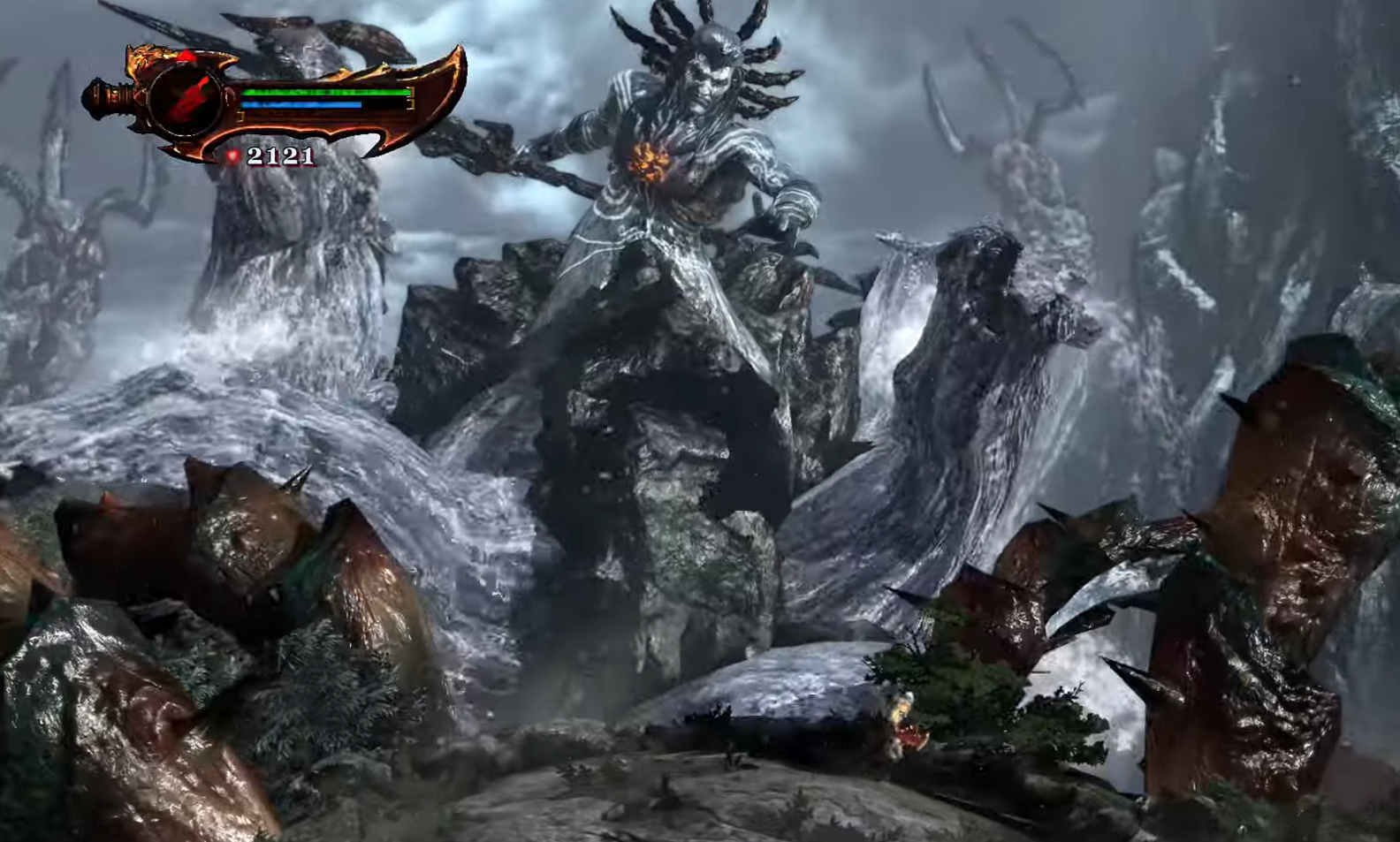
Task: Click the green health bar
Action: [x=327, y=92]
